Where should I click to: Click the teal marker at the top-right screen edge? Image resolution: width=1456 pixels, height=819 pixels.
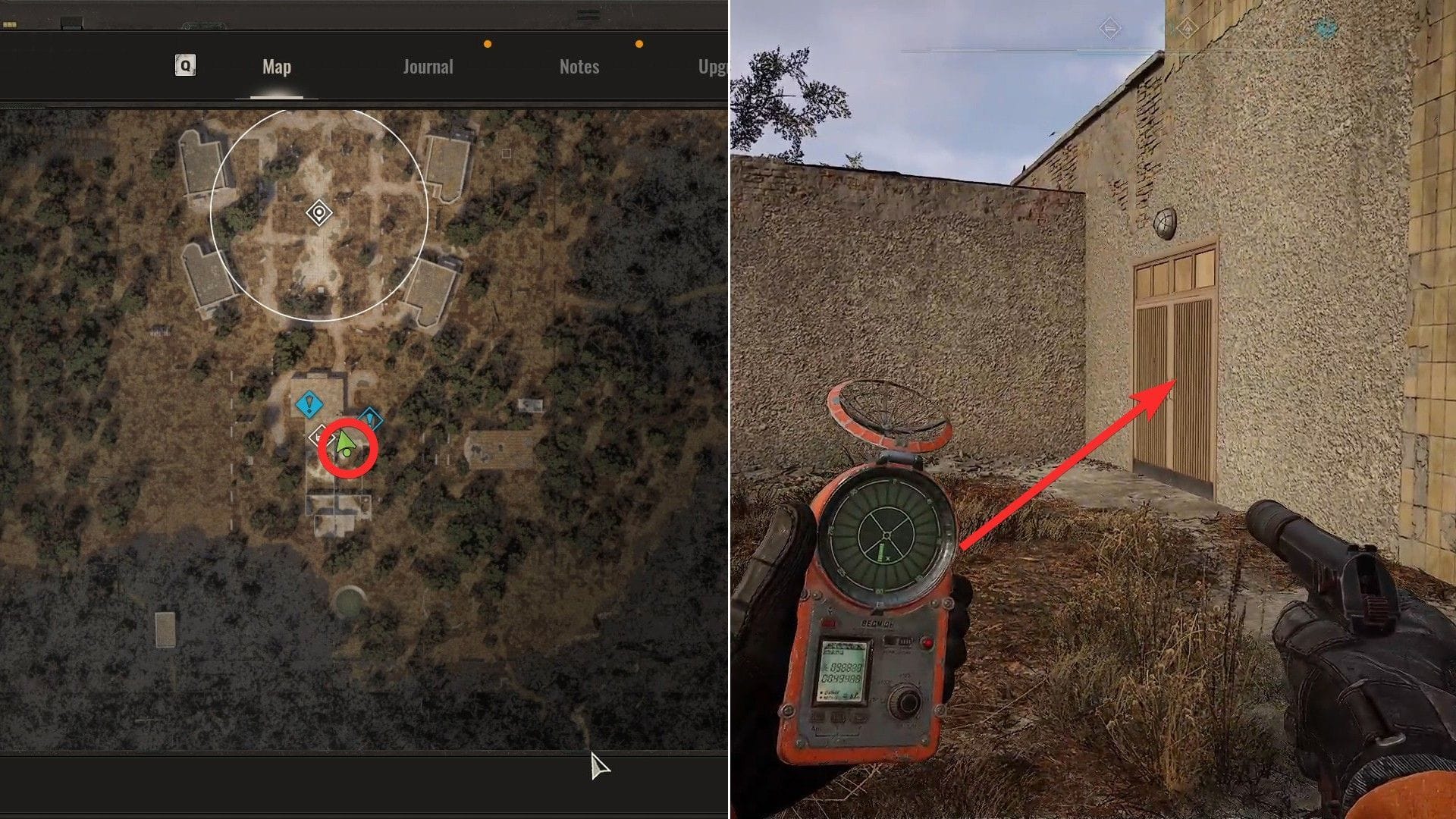[x=1324, y=29]
